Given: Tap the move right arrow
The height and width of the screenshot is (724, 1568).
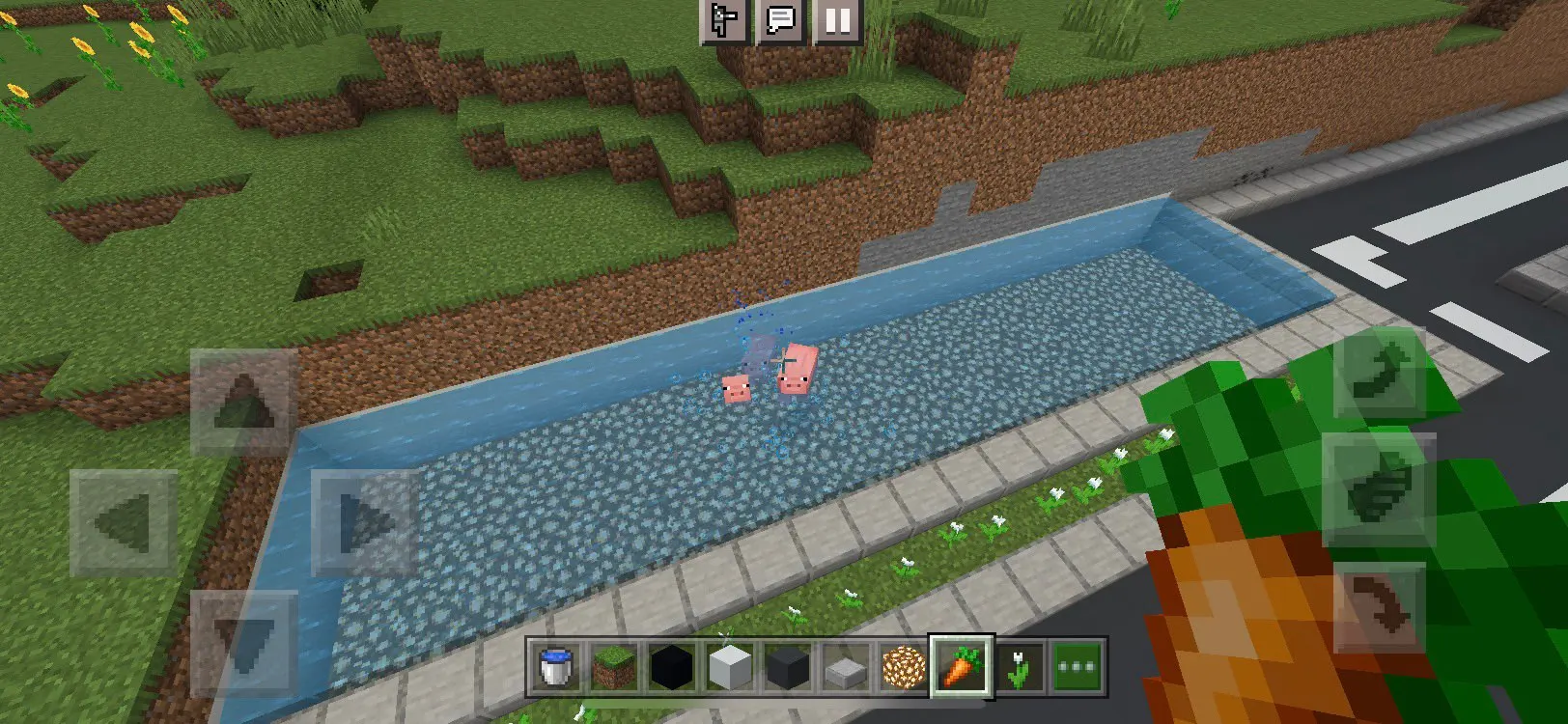Looking at the screenshot, I should pyautogui.click(x=364, y=522).
